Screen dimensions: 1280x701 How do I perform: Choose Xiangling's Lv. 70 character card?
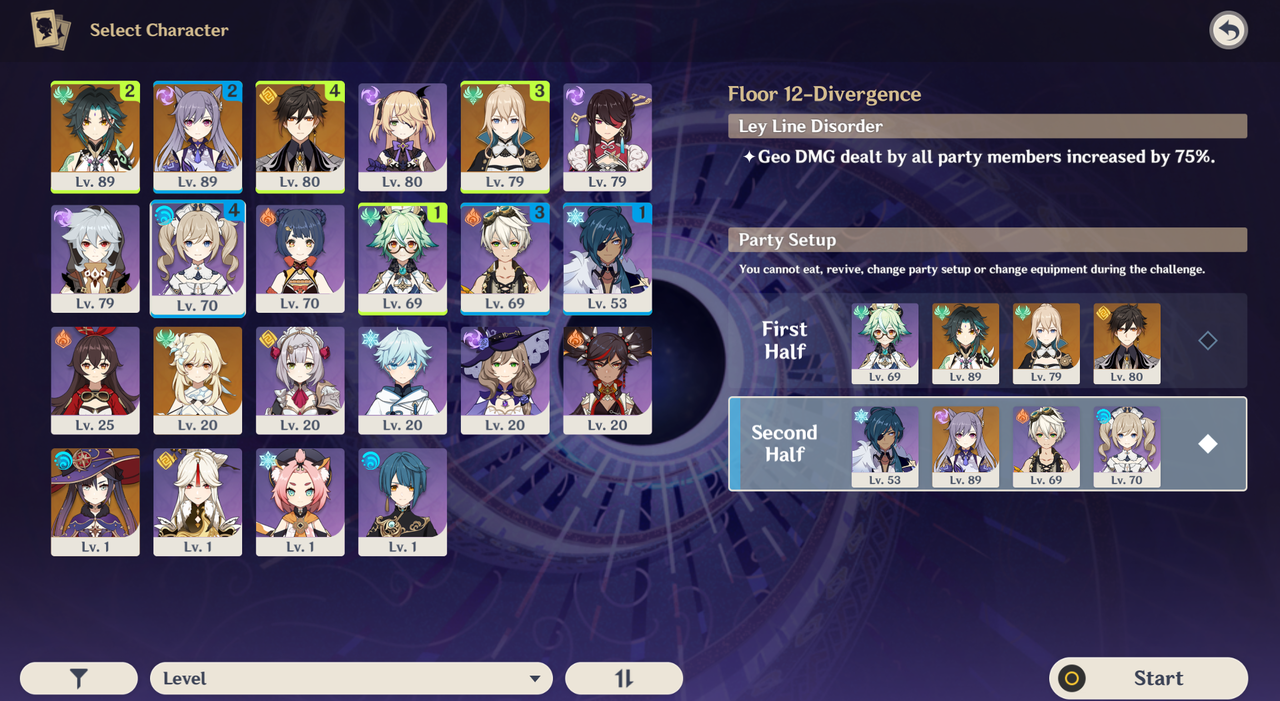(300, 259)
